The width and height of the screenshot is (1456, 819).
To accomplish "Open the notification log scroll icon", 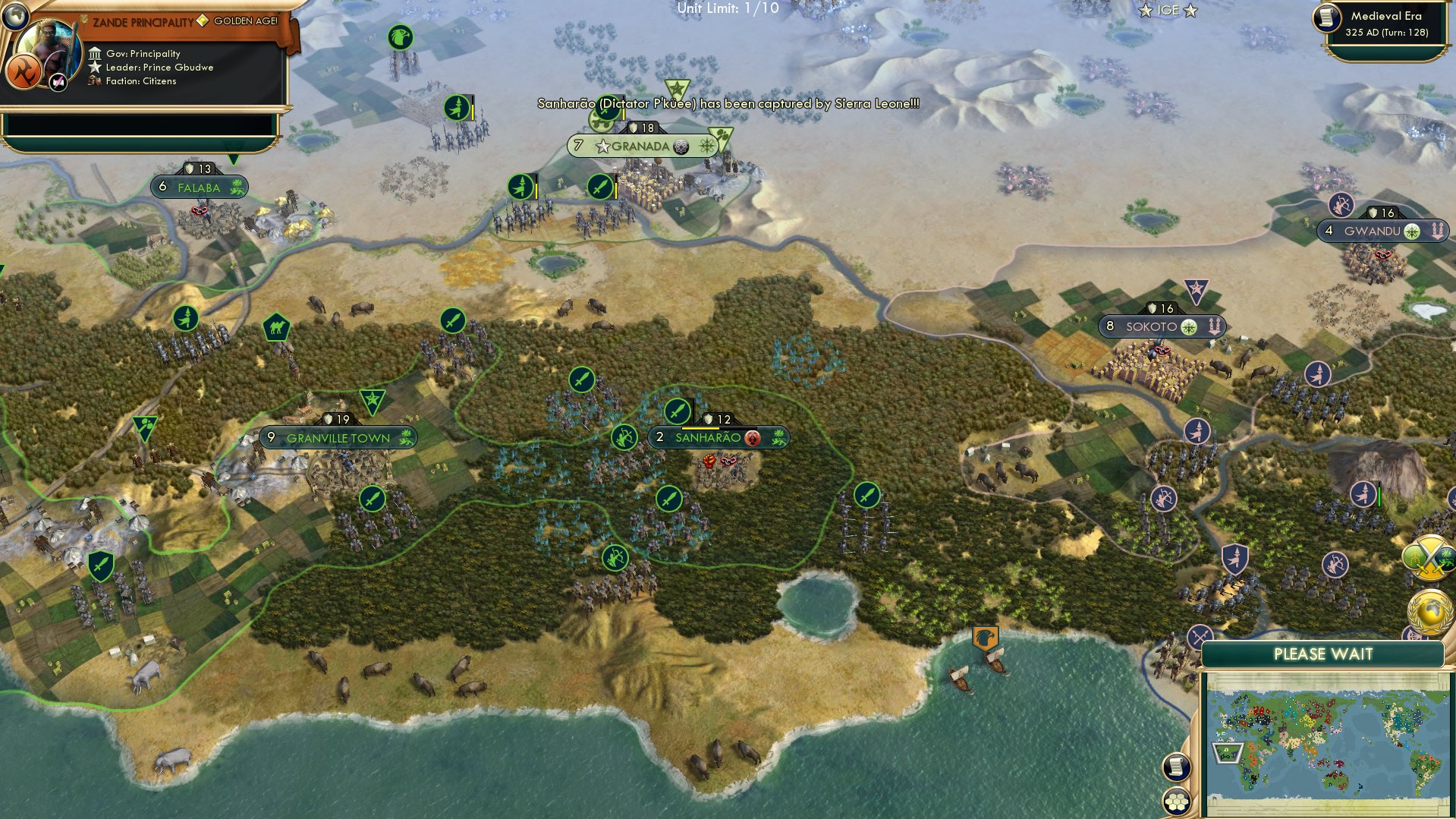I will (1175, 767).
